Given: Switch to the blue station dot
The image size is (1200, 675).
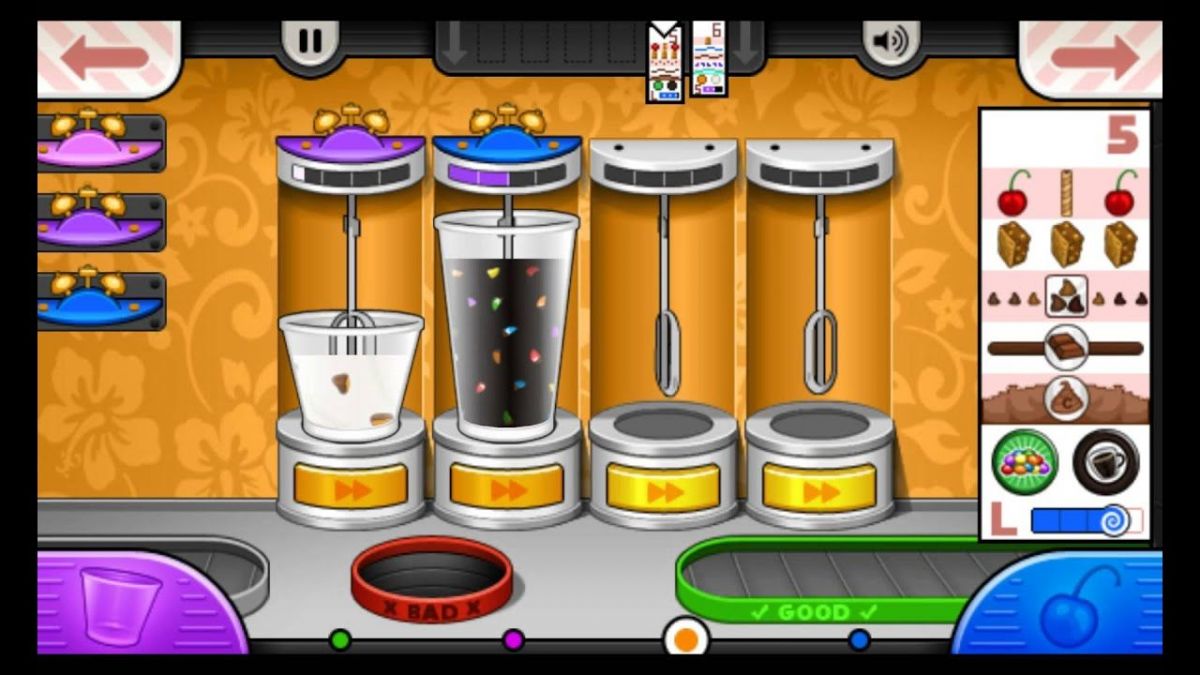Looking at the screenshot, I should click(859, 640).
